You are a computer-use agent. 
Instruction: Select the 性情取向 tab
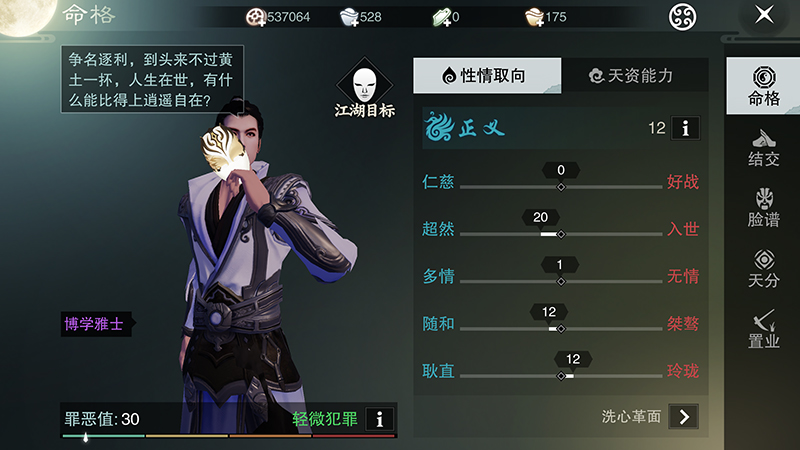click(487, 76)
